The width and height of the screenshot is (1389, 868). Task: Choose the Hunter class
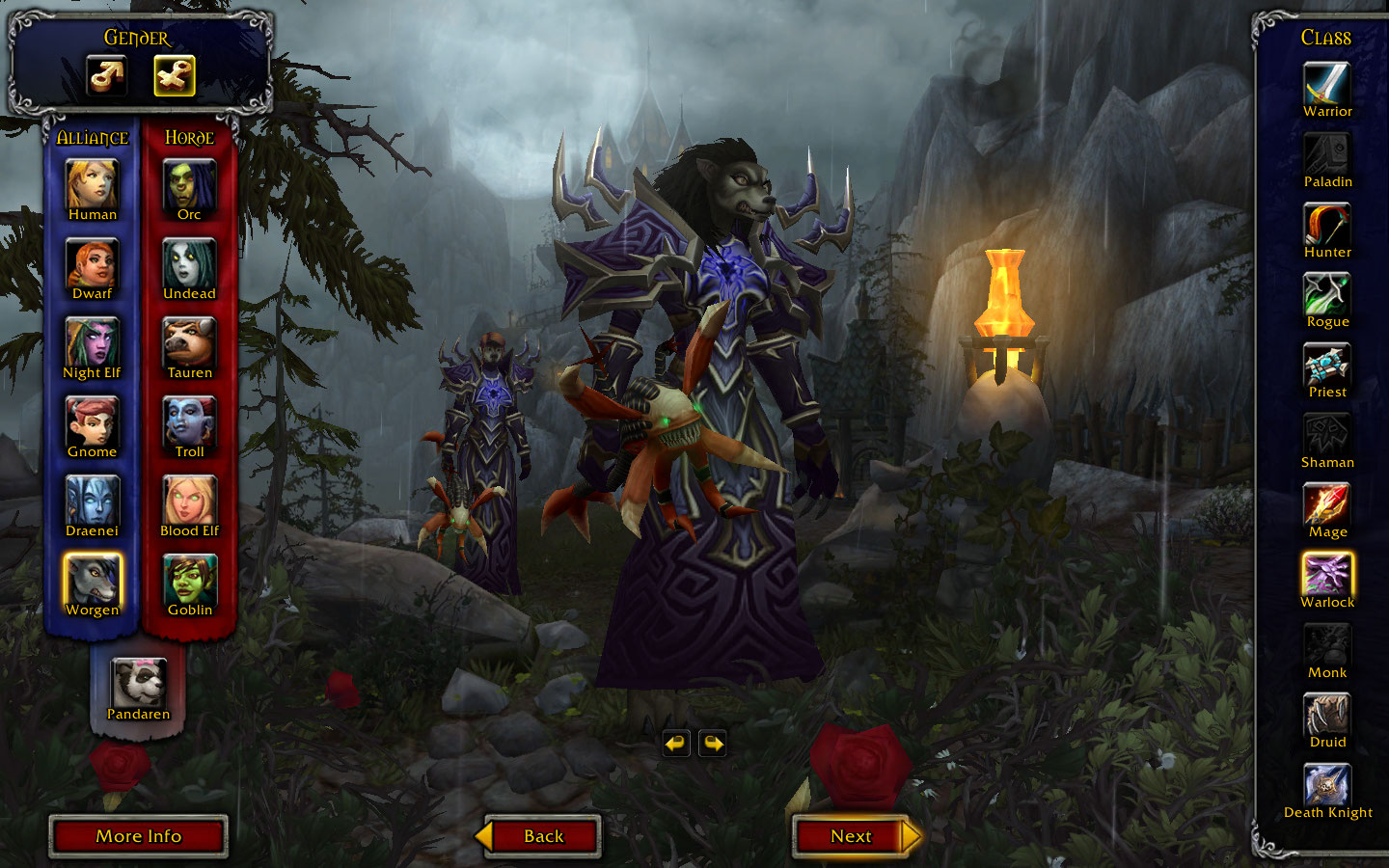(x=1327, y=225)
